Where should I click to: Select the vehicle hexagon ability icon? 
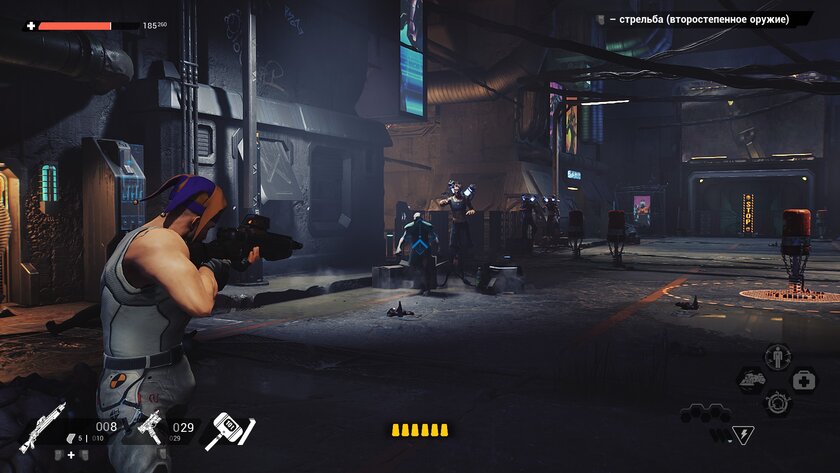[x=752, y=380]
